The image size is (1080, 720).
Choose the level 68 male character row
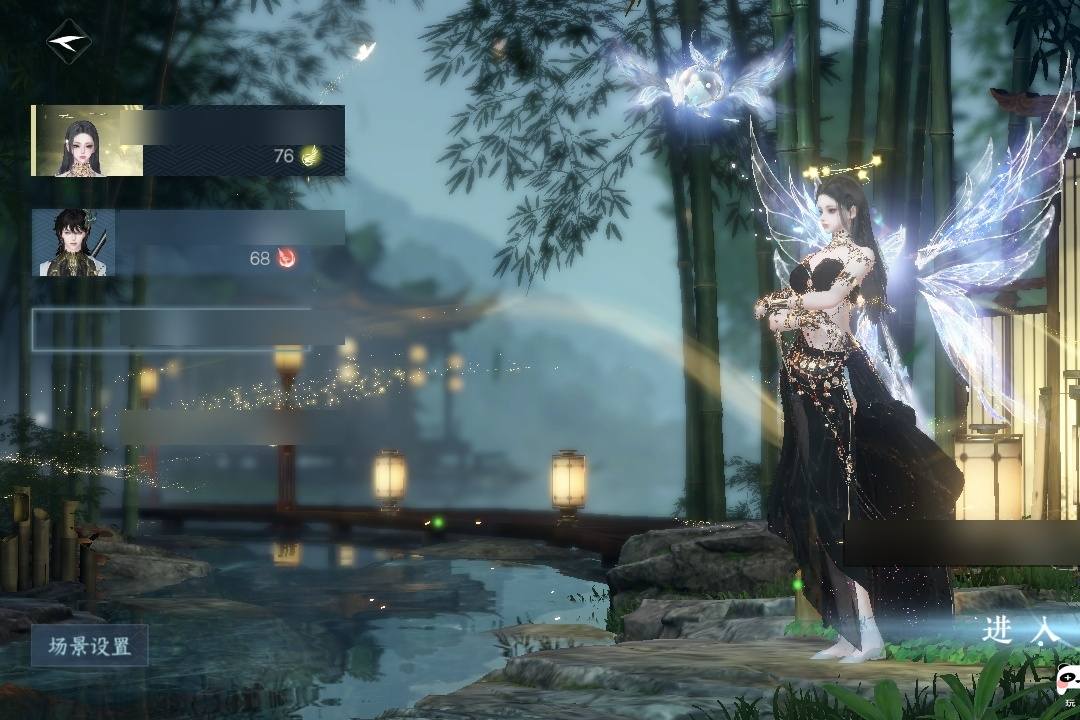tap(188, 243)
